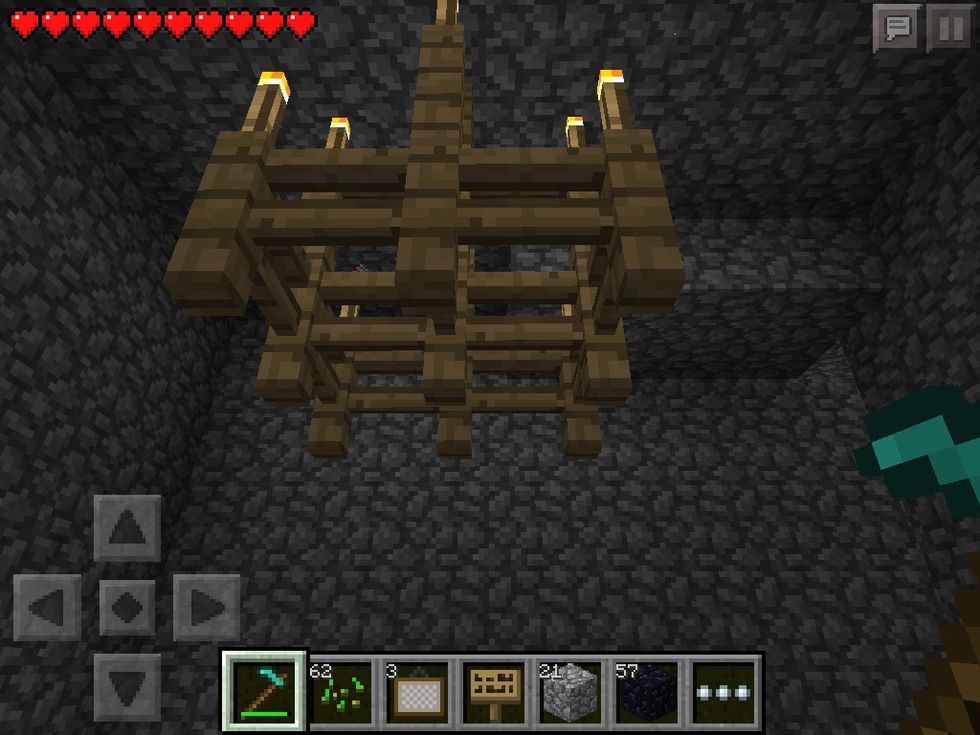Open the chat window
The image size is (980, 735).
point(897,29)
